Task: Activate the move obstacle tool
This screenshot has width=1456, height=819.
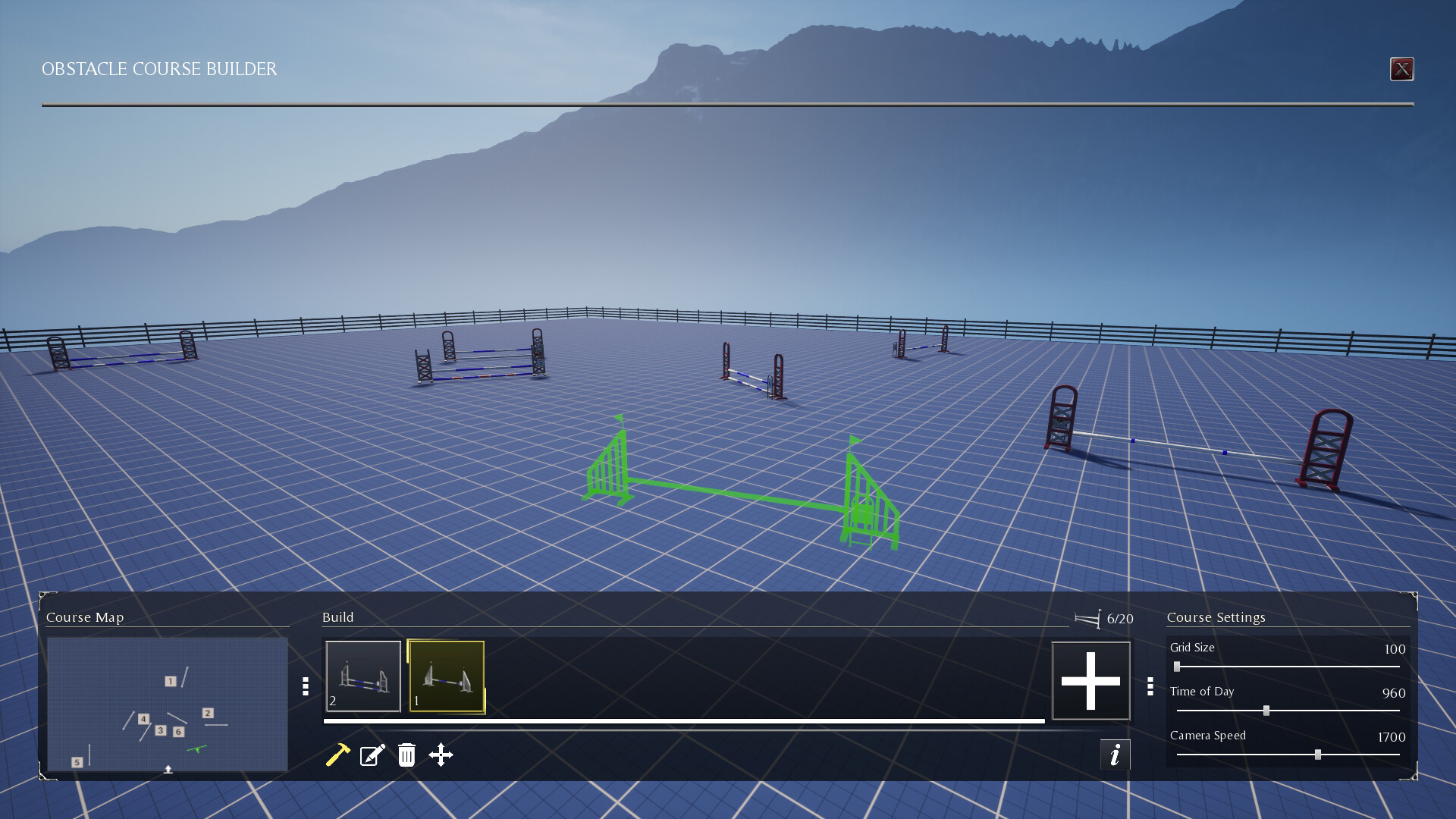Action: point(442,755)
